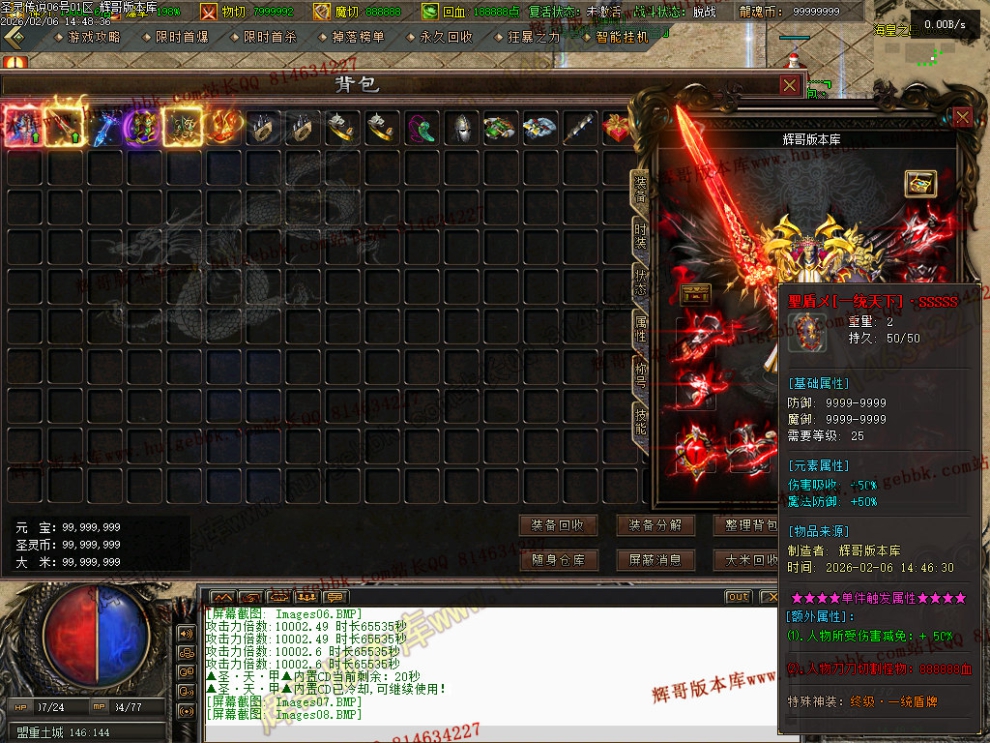Show the 掉落榜单 drop list
Screen dimensions: 990x743
tap(357, 37)
